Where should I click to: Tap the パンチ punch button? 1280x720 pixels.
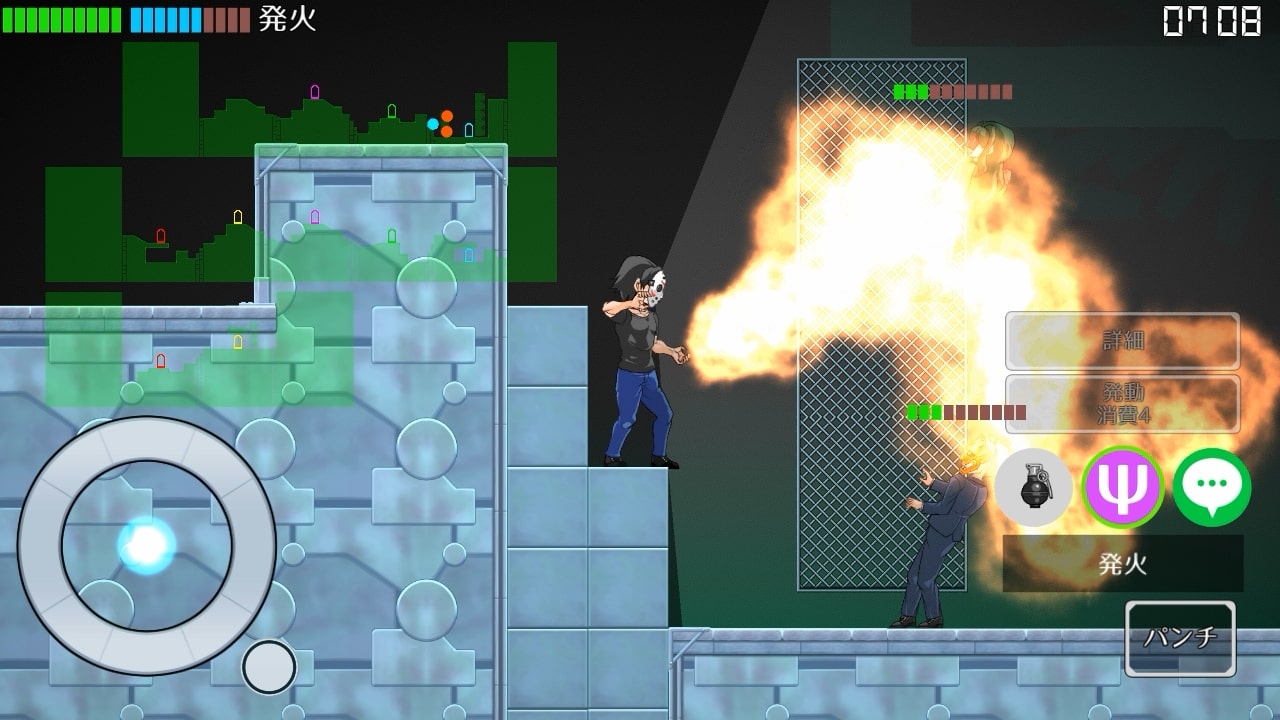pyautogui.click(x=1180, y=638)
